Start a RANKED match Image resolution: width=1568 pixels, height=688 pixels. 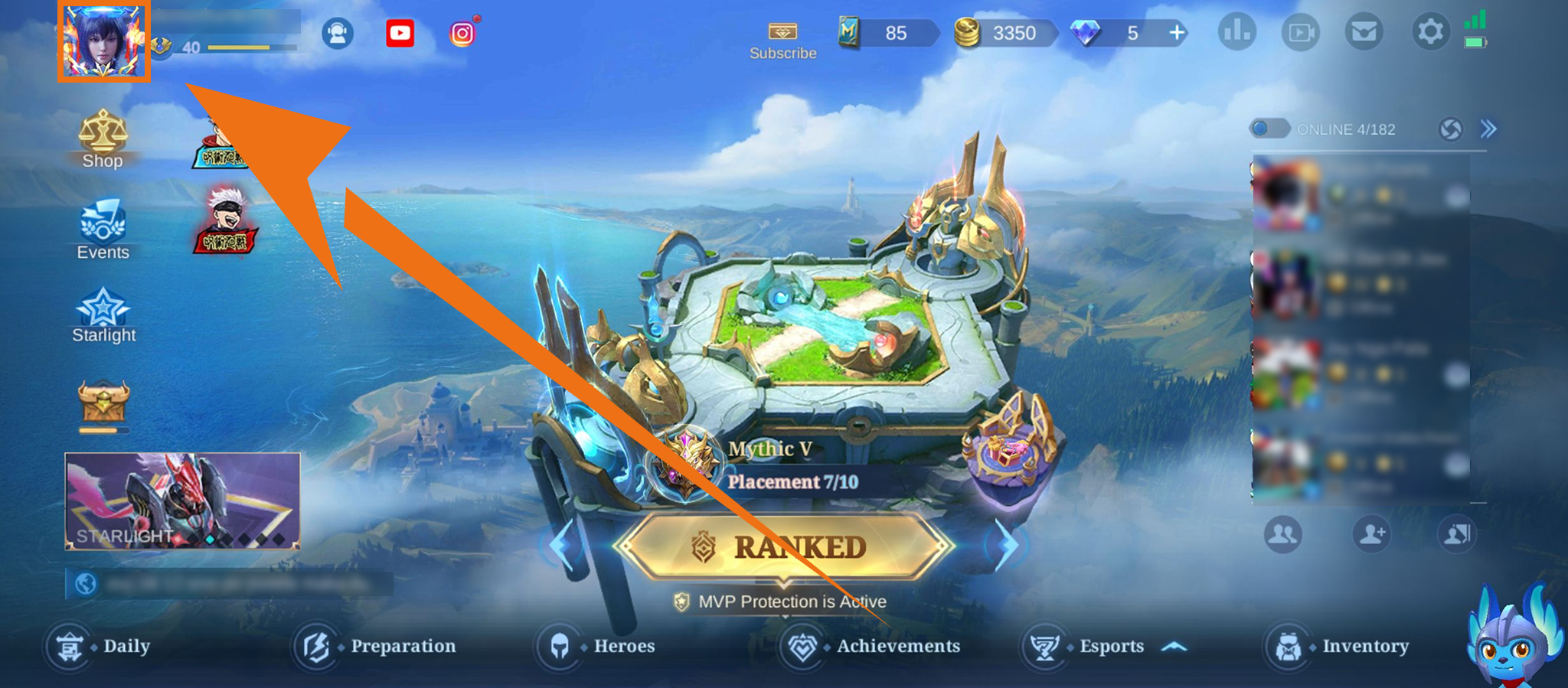(784, 546)
